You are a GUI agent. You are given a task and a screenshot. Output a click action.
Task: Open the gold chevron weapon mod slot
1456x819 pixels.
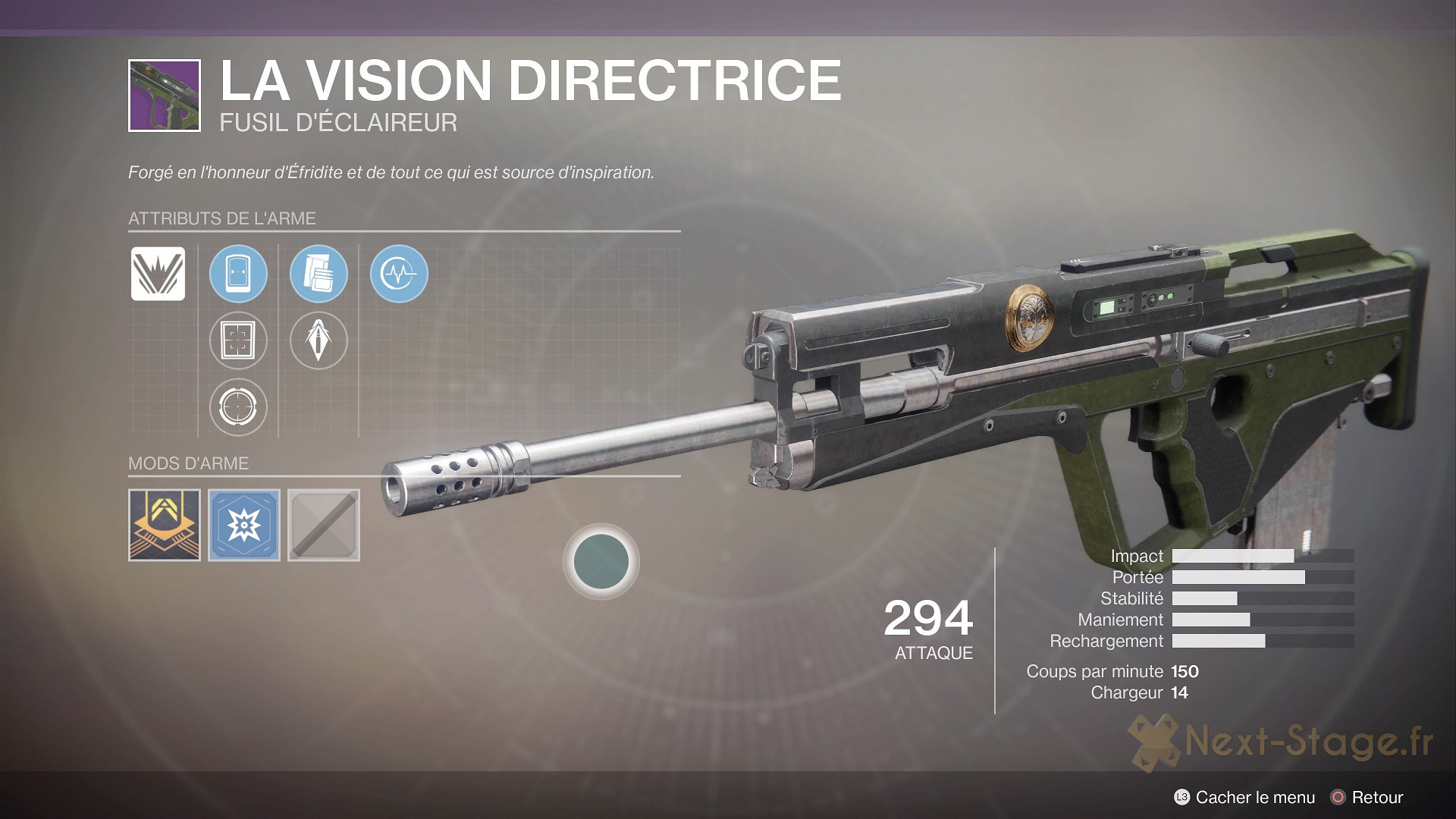pos(165,525)
